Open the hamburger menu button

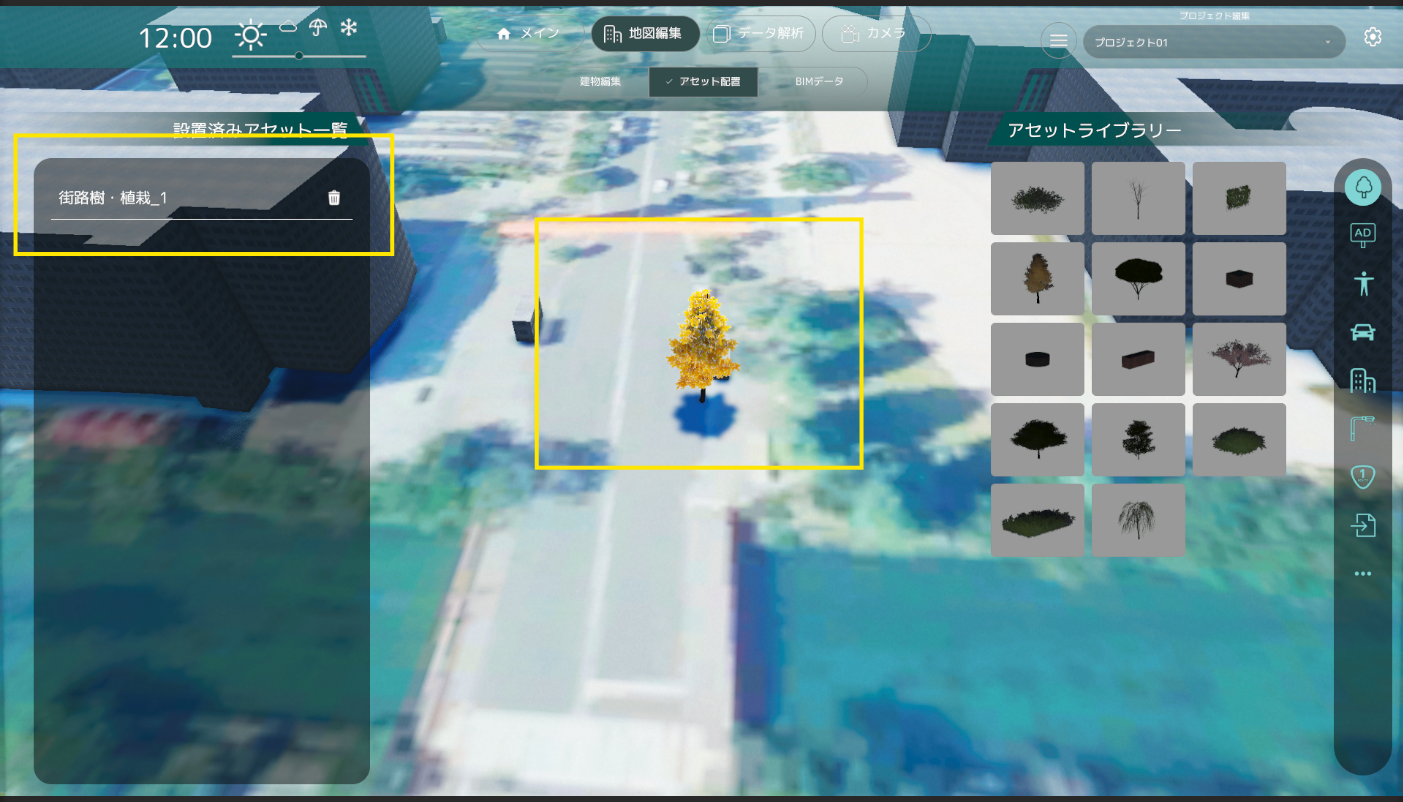click(x=1058, y=40)
